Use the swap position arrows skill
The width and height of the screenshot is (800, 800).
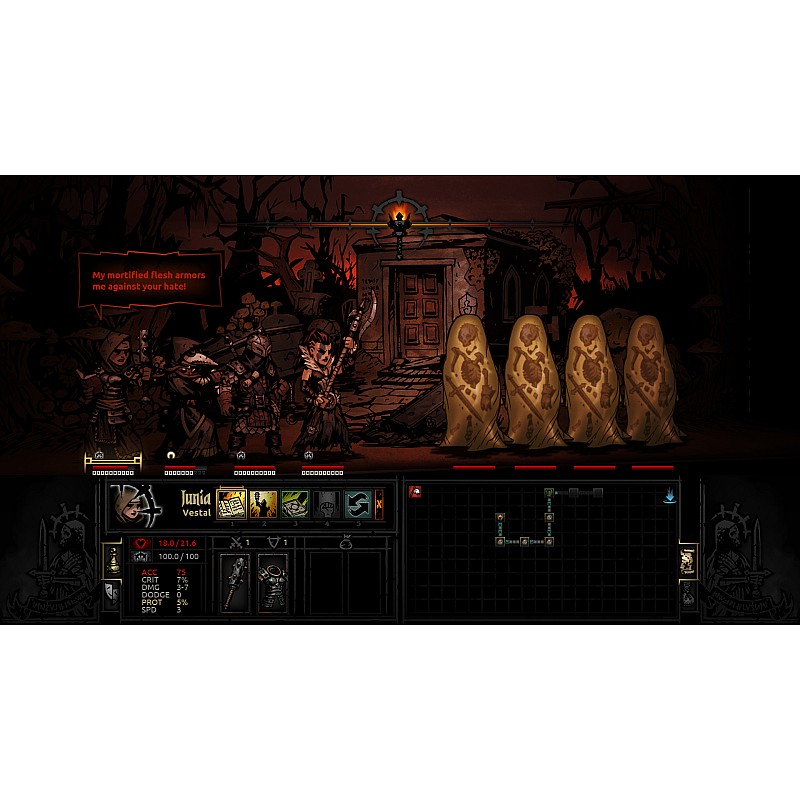357,504
